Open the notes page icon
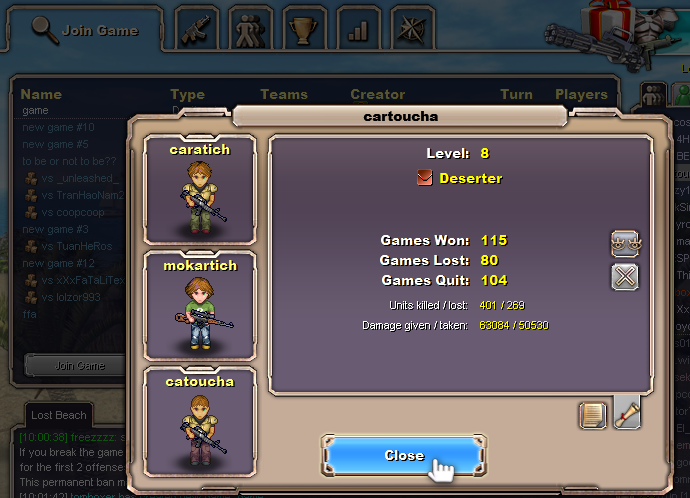690x498 pixels. tap(593, 415)
